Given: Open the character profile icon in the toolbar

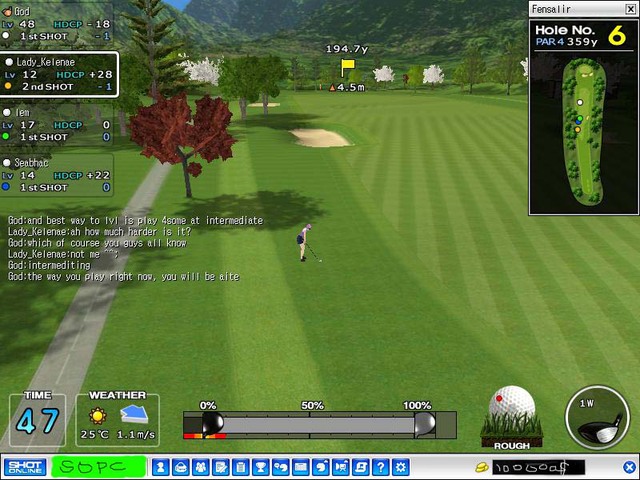Looking at the screenshot, I should pyautogui.click(x=161, y=467).
